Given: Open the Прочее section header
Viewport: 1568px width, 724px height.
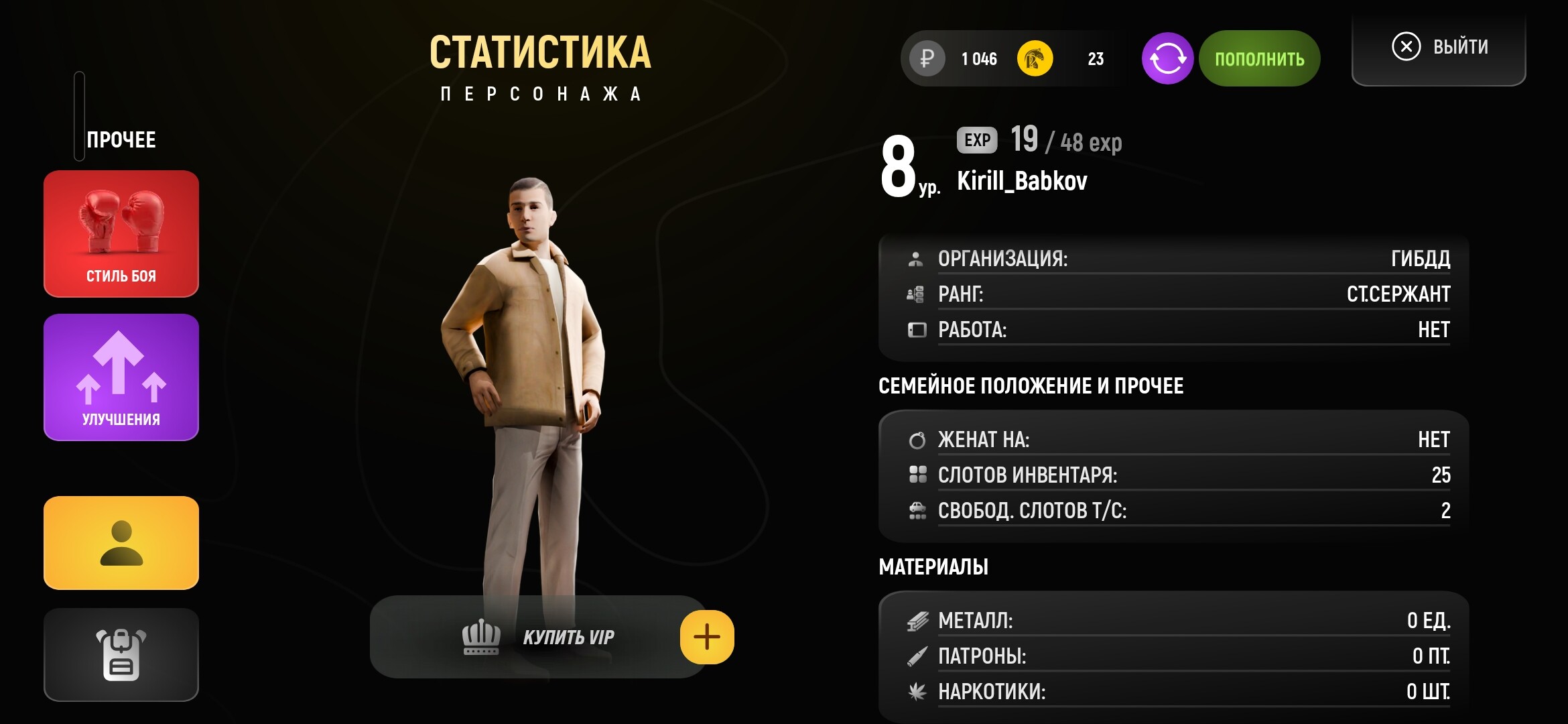Looking at the screenshot, I should [121, 139].
